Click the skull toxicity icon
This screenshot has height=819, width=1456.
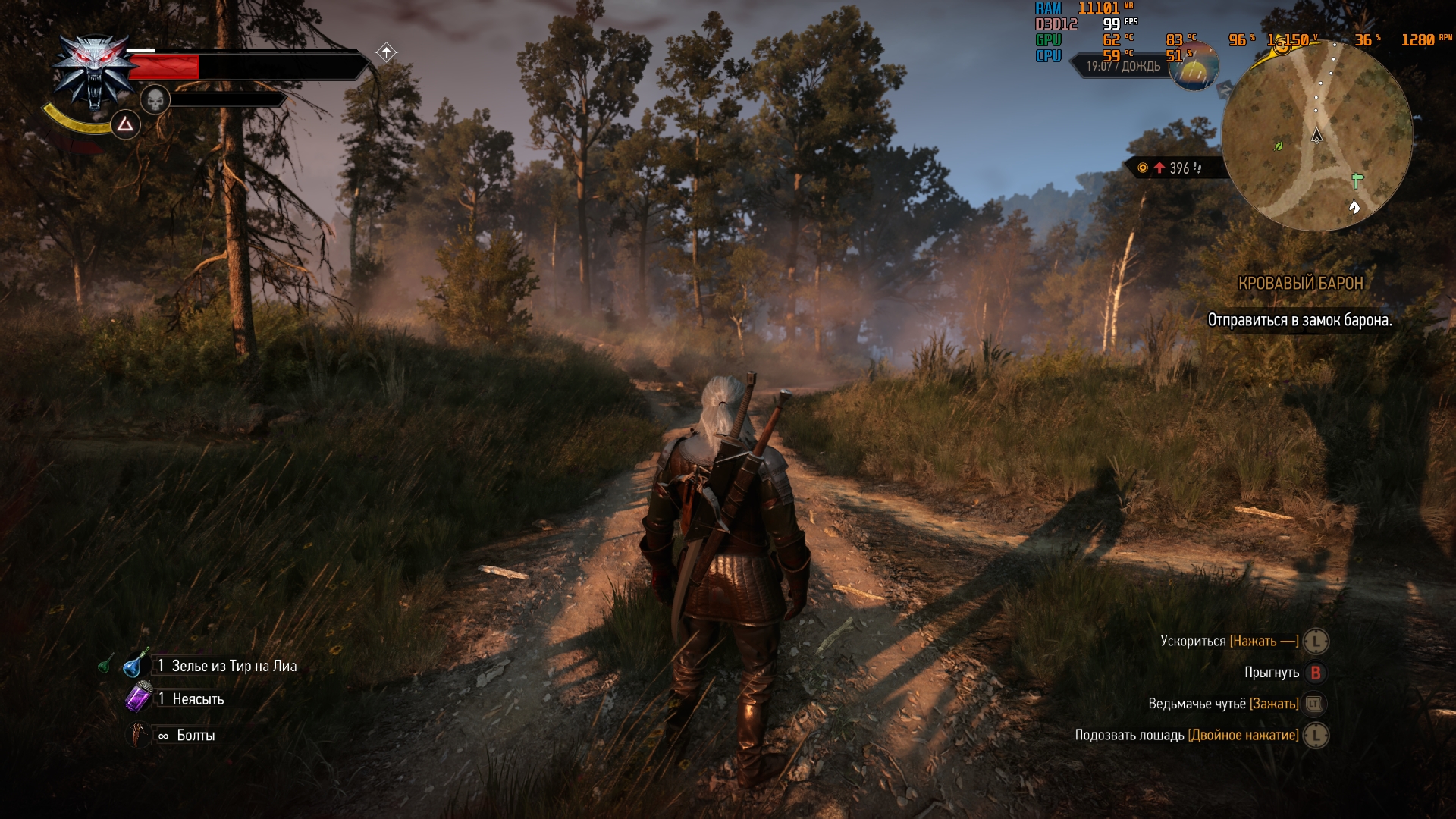(155, 99)
